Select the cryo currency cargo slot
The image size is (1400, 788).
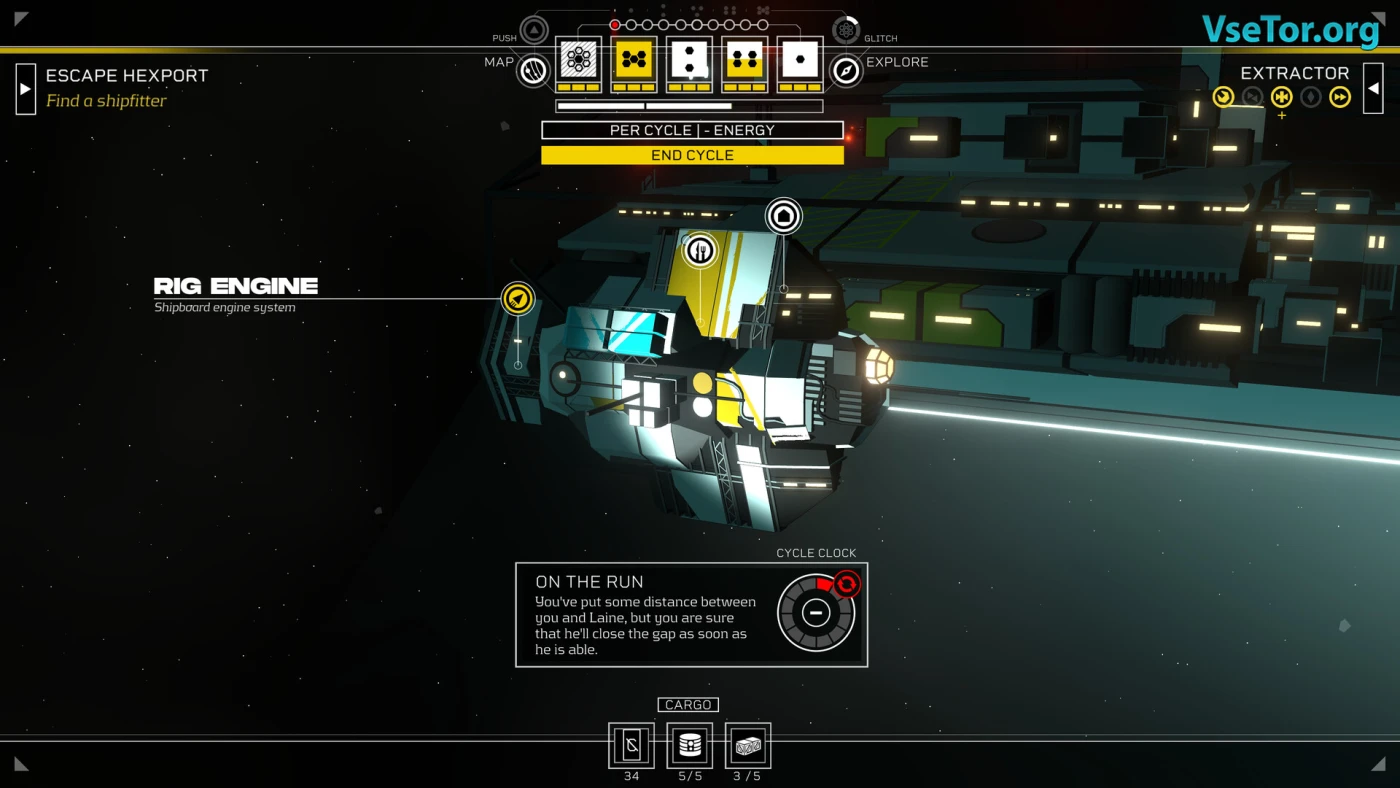[631, 746]
